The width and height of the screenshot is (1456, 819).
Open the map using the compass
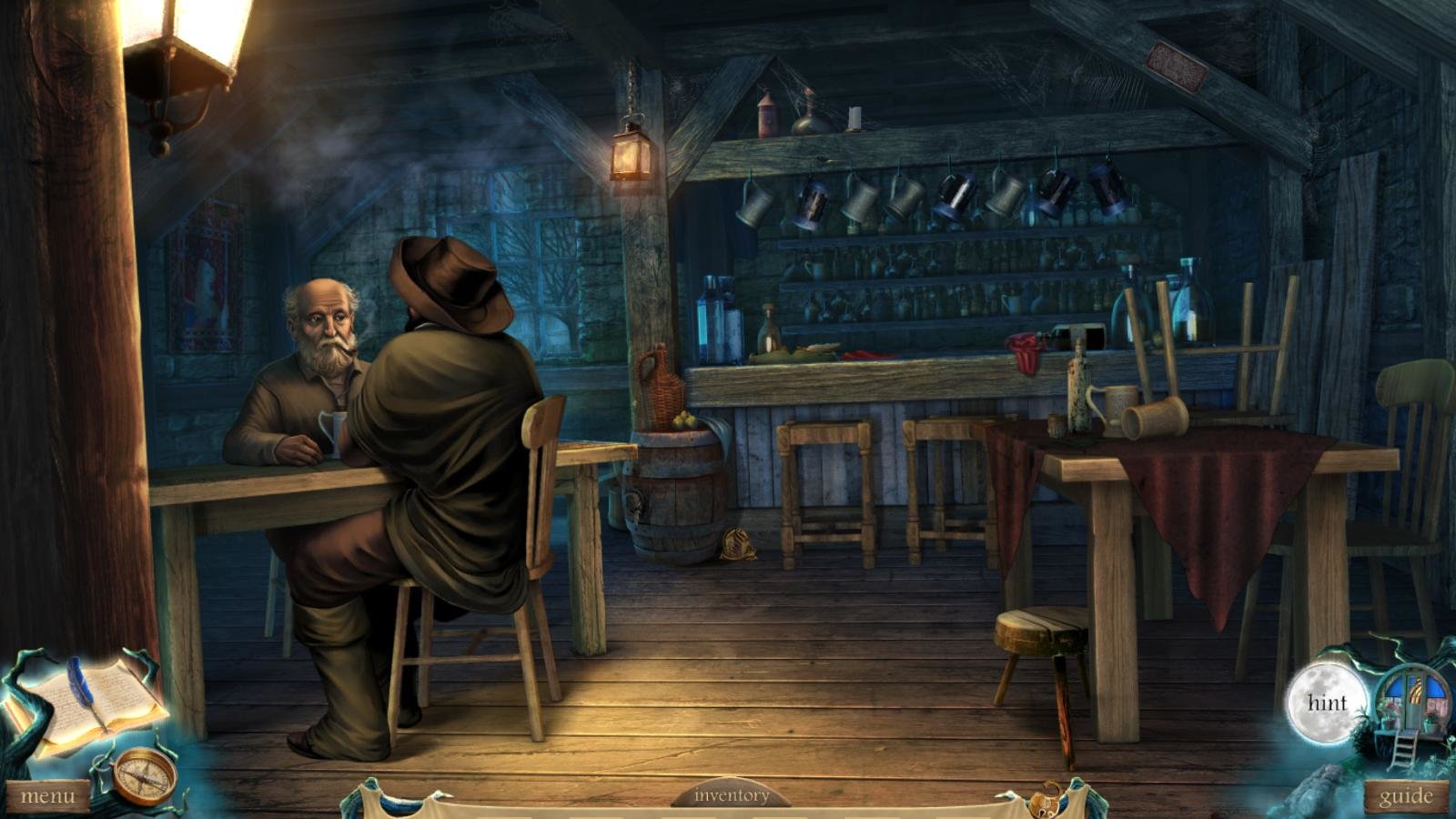146,775
